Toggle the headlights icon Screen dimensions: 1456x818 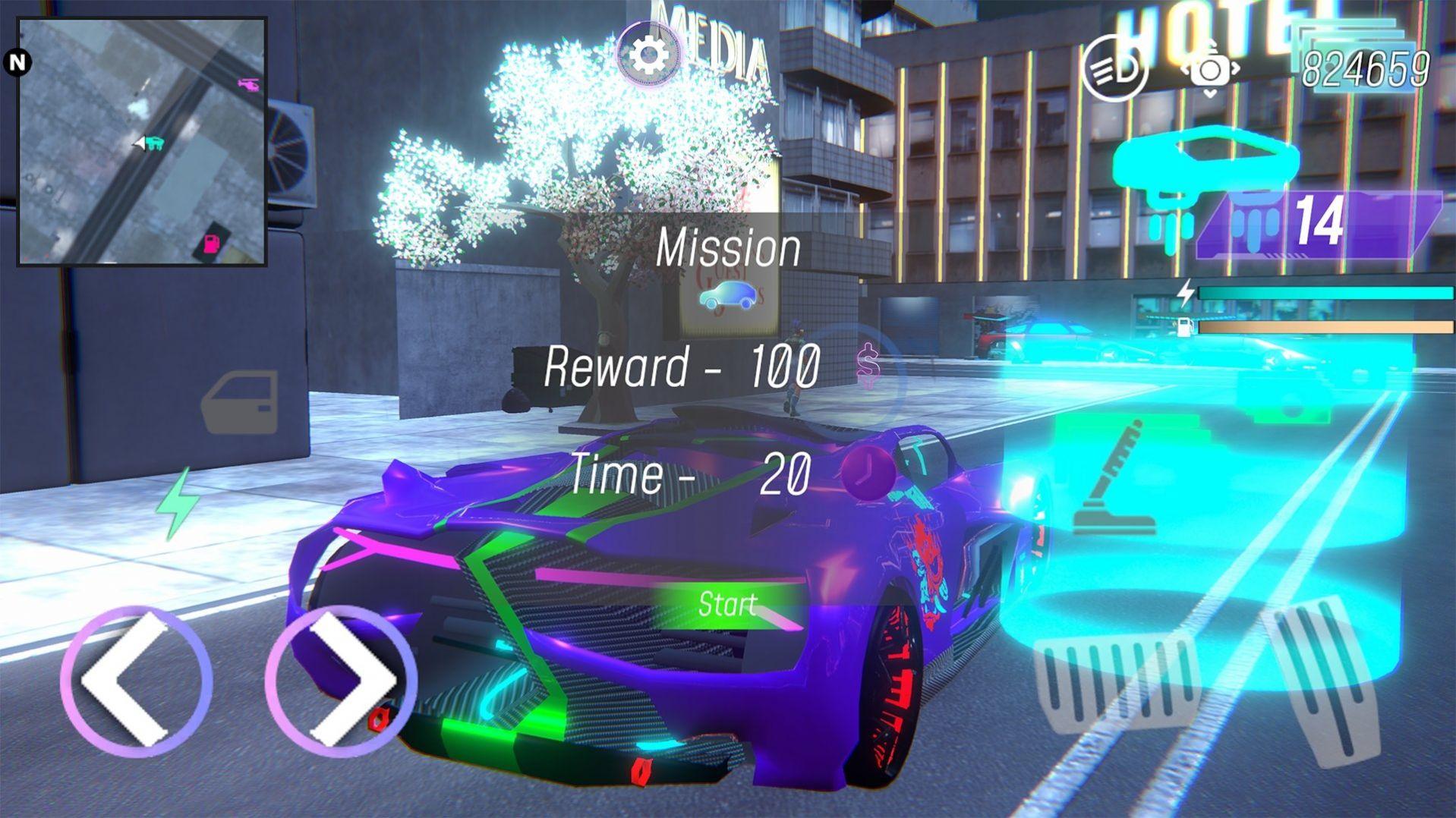click(x=1114, y=69)
